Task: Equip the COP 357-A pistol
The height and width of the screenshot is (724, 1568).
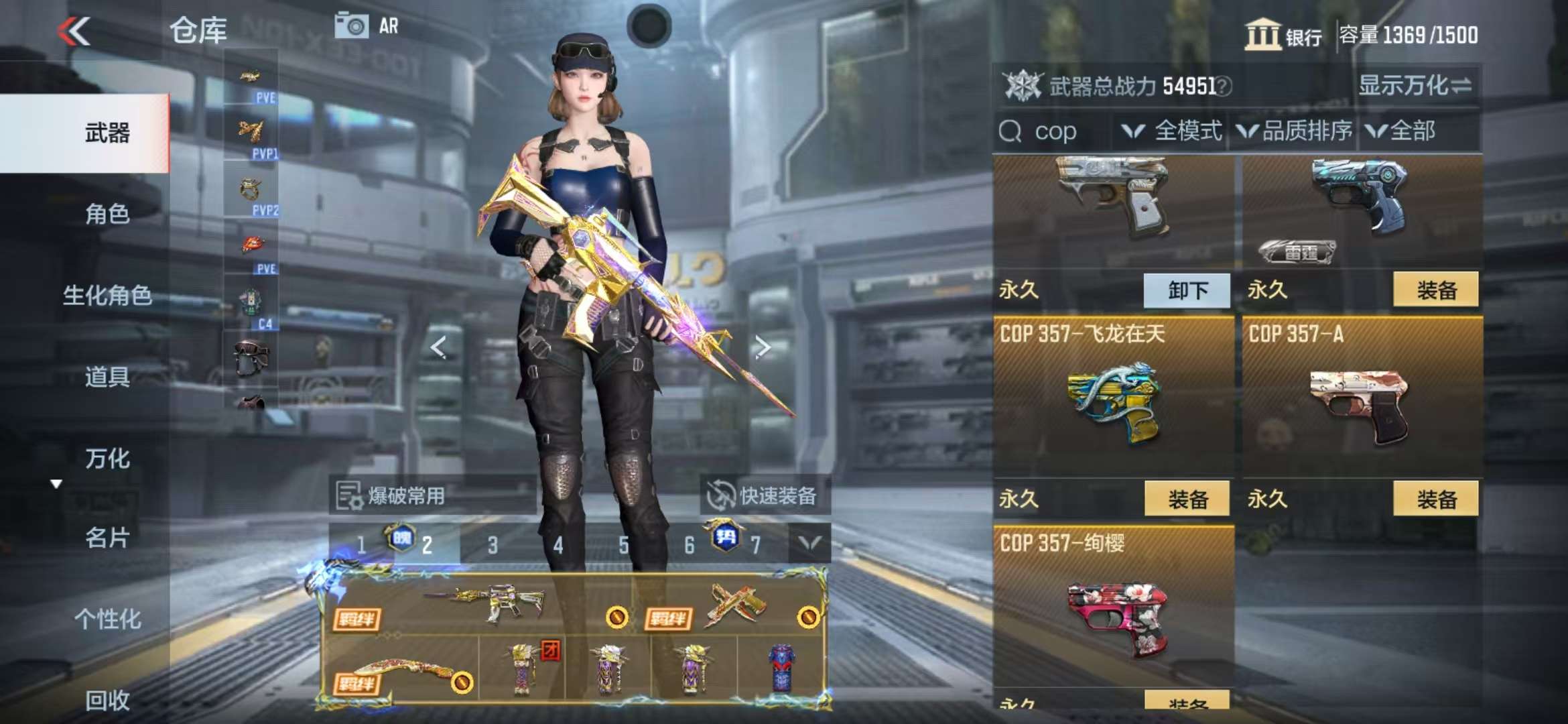Action: tap(1435, 499)
